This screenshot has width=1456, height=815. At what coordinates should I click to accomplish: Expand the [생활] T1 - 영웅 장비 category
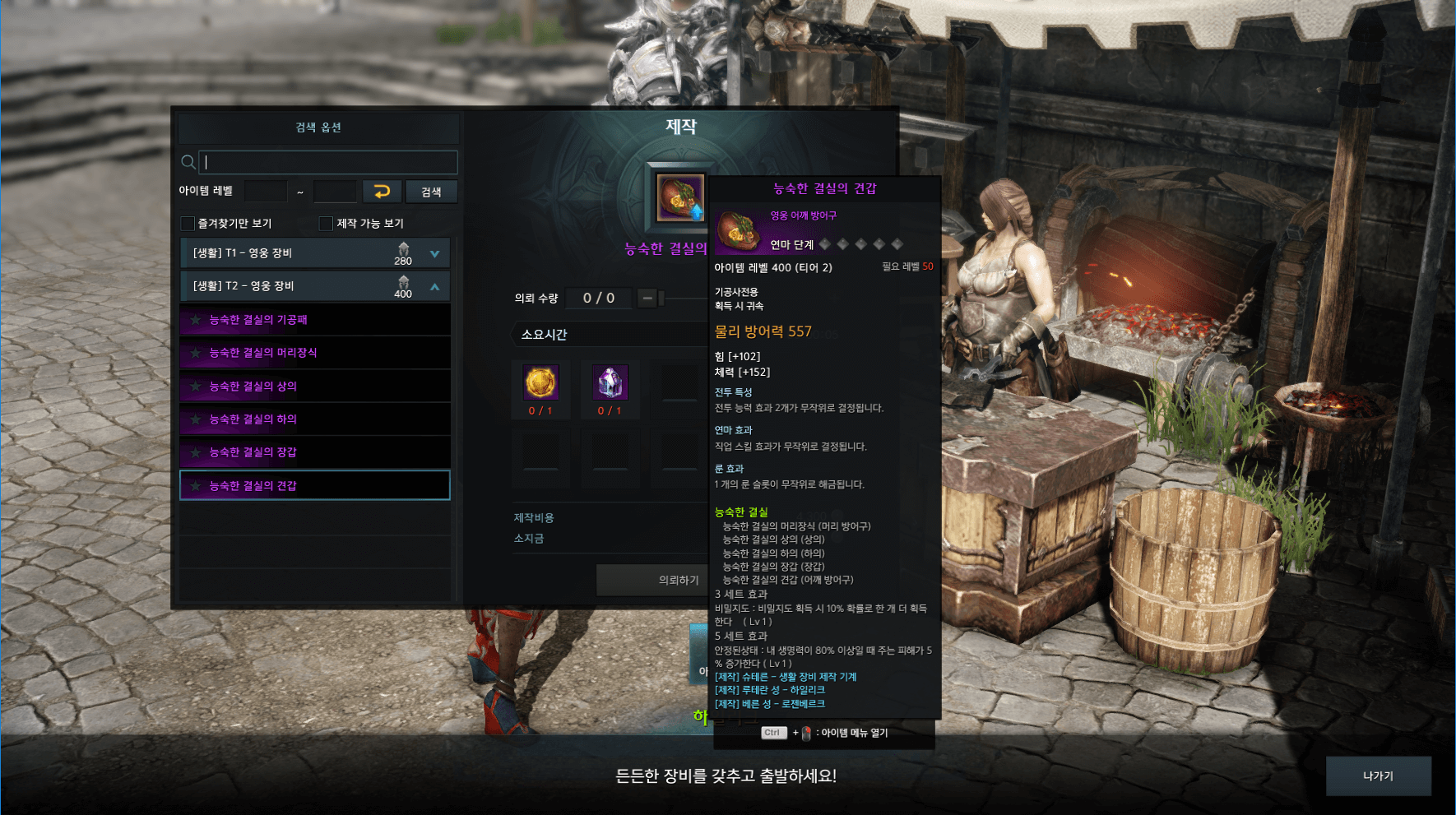pyautogui.click(x=434, y=253)
